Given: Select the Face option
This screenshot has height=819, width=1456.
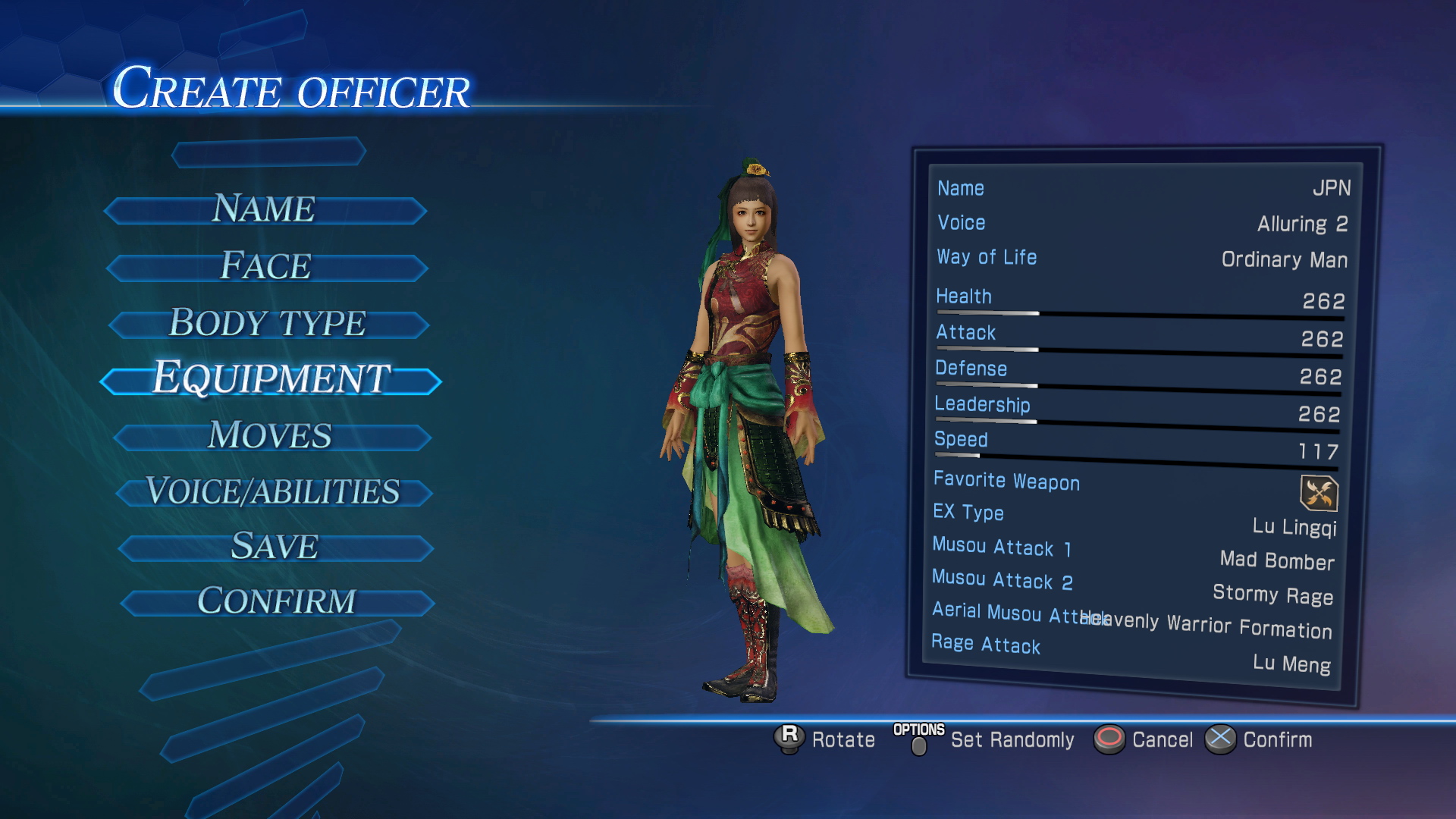Looking at the screenshot, I should pos(267,267).
